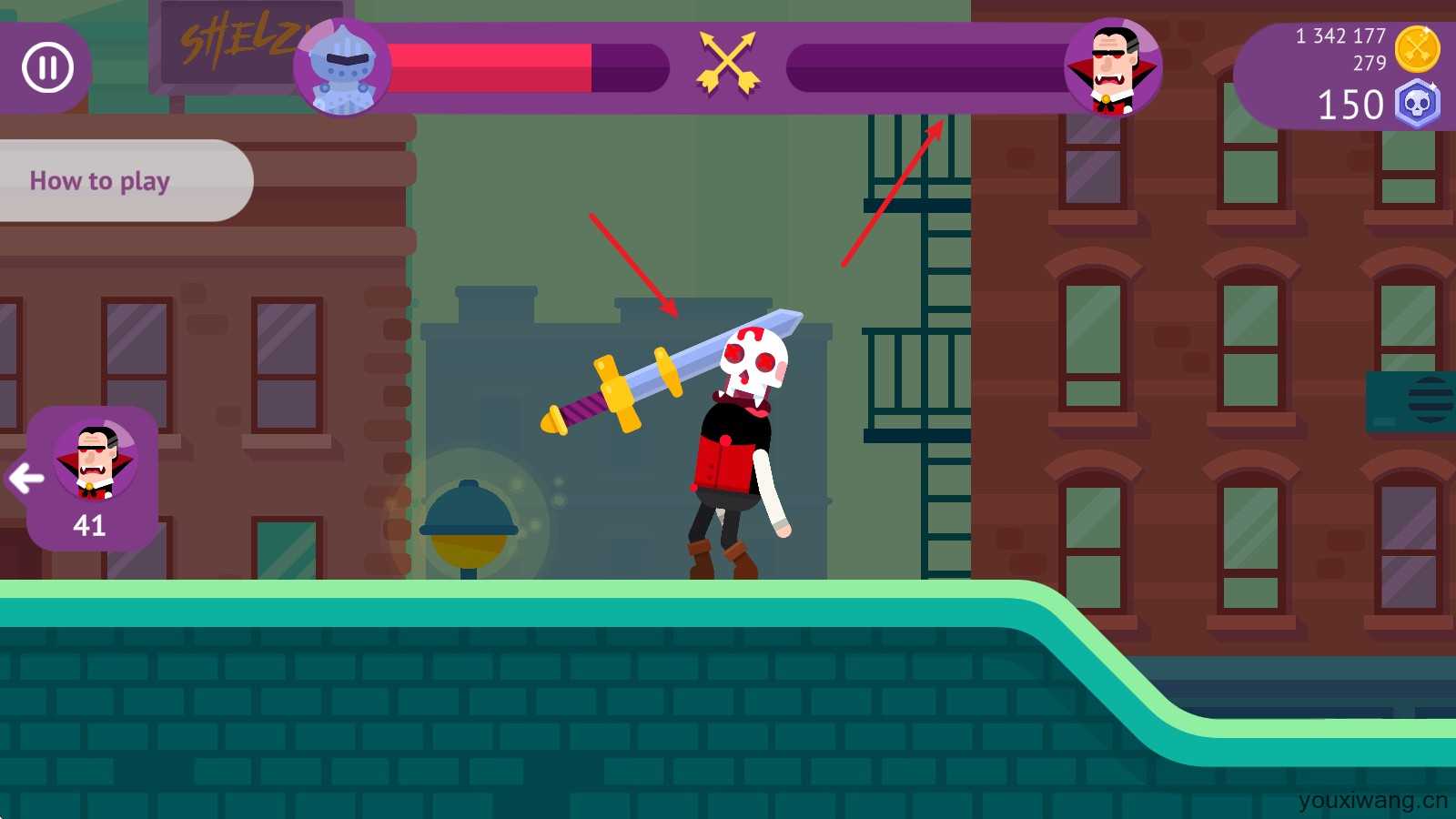The width and height of the screenshot is (1456, 819).
Task: Click the gold crossed-swords coin icon
Action: (x=1417, y=49)
